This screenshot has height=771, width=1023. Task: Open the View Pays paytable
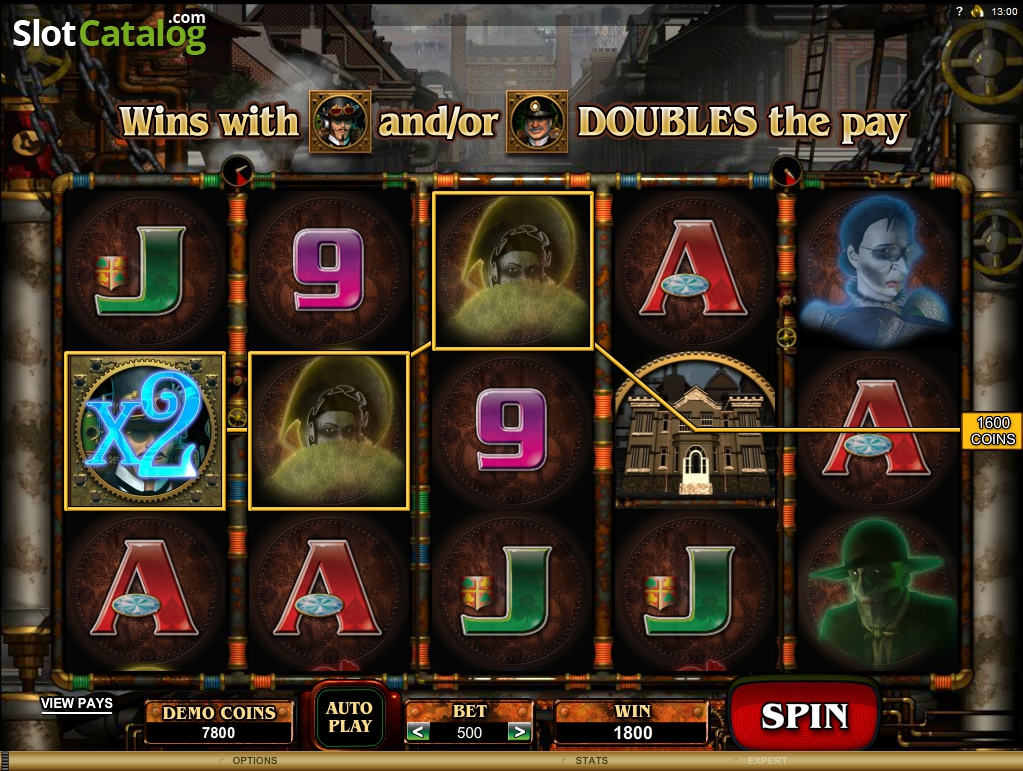(77, 703)
